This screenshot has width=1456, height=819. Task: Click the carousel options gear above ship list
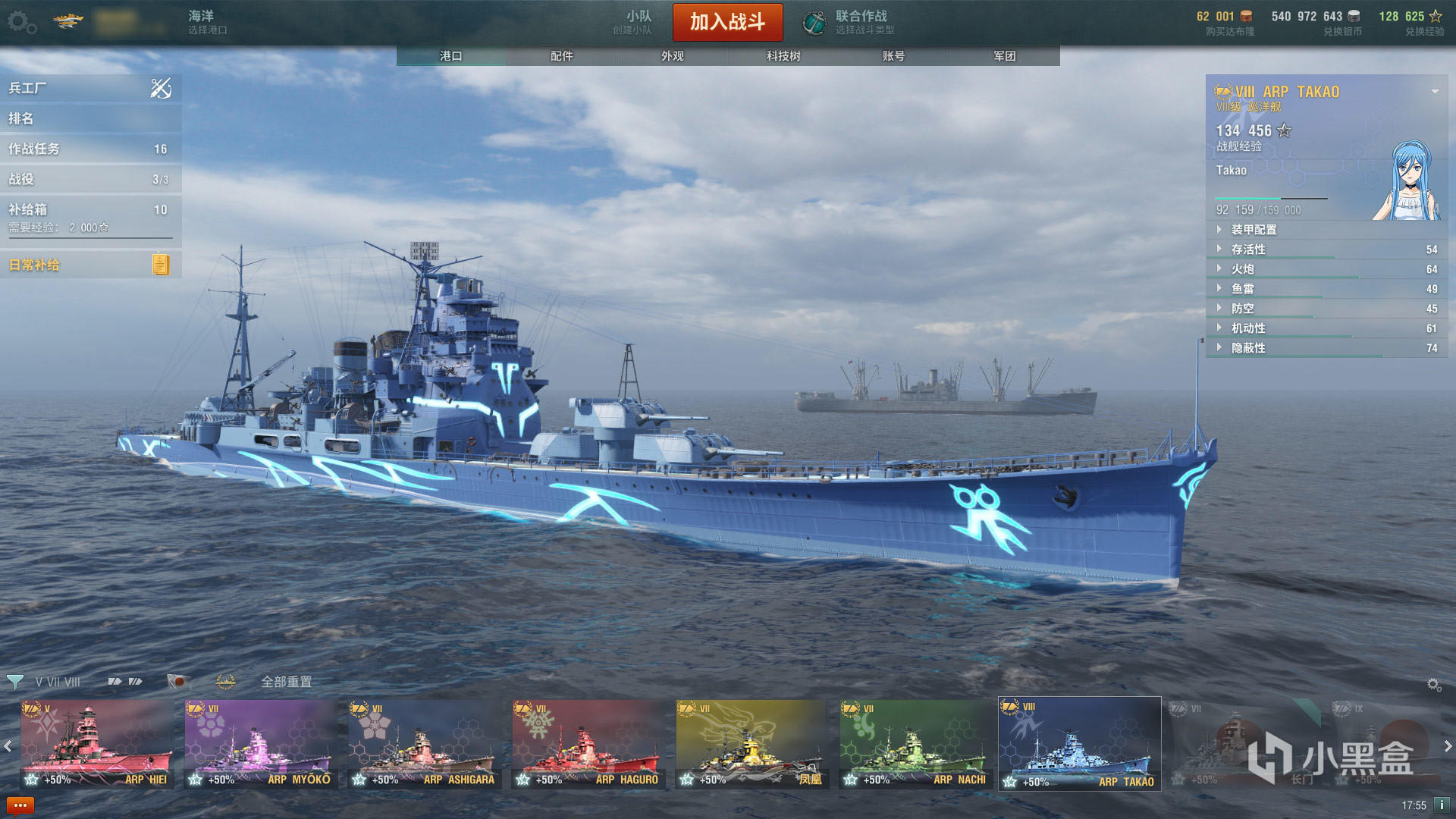click(x=1436, y=683)
